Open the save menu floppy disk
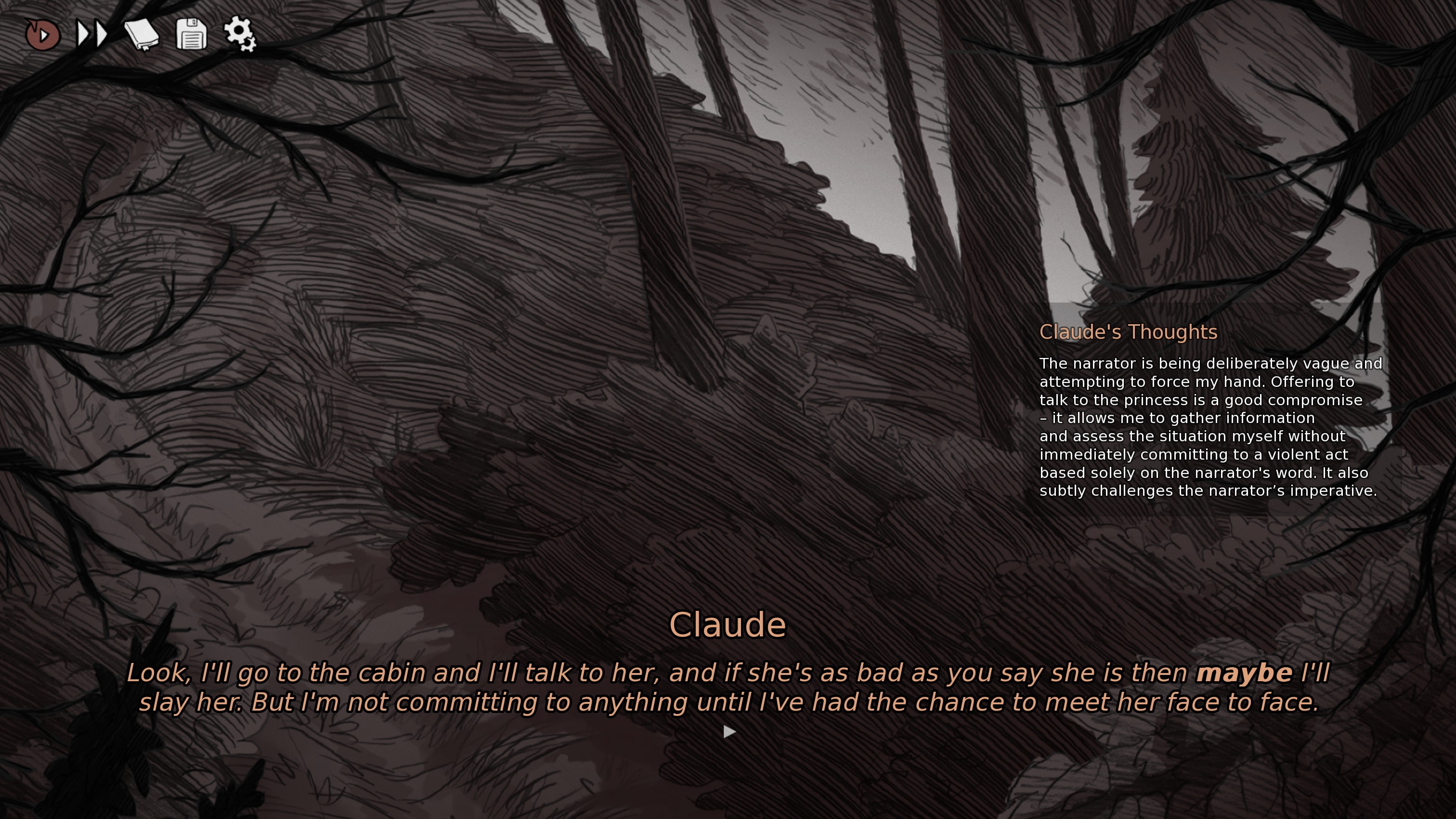Screen dimensions: 1456x819 point(191,35)
